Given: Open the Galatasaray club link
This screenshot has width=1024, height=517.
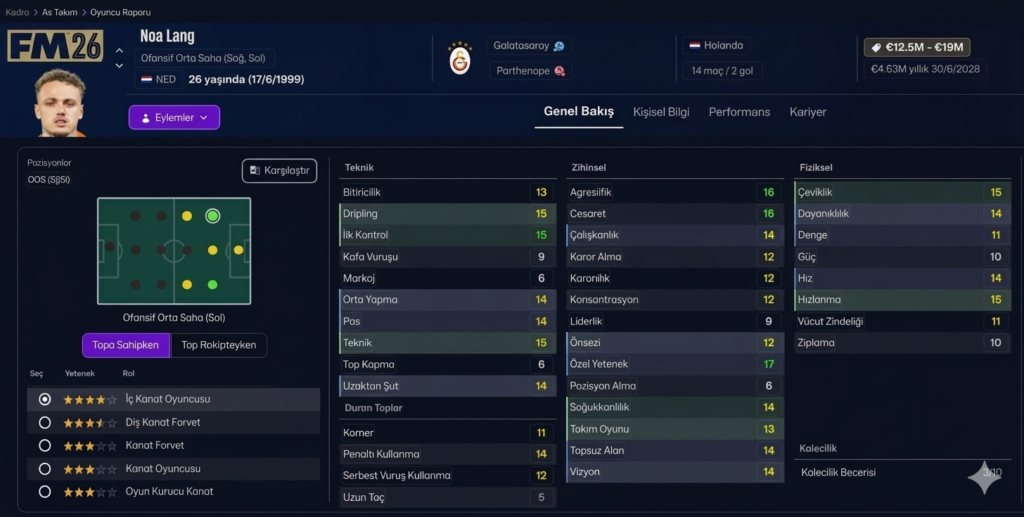Looking at the screenshot, I should [528, 46].
